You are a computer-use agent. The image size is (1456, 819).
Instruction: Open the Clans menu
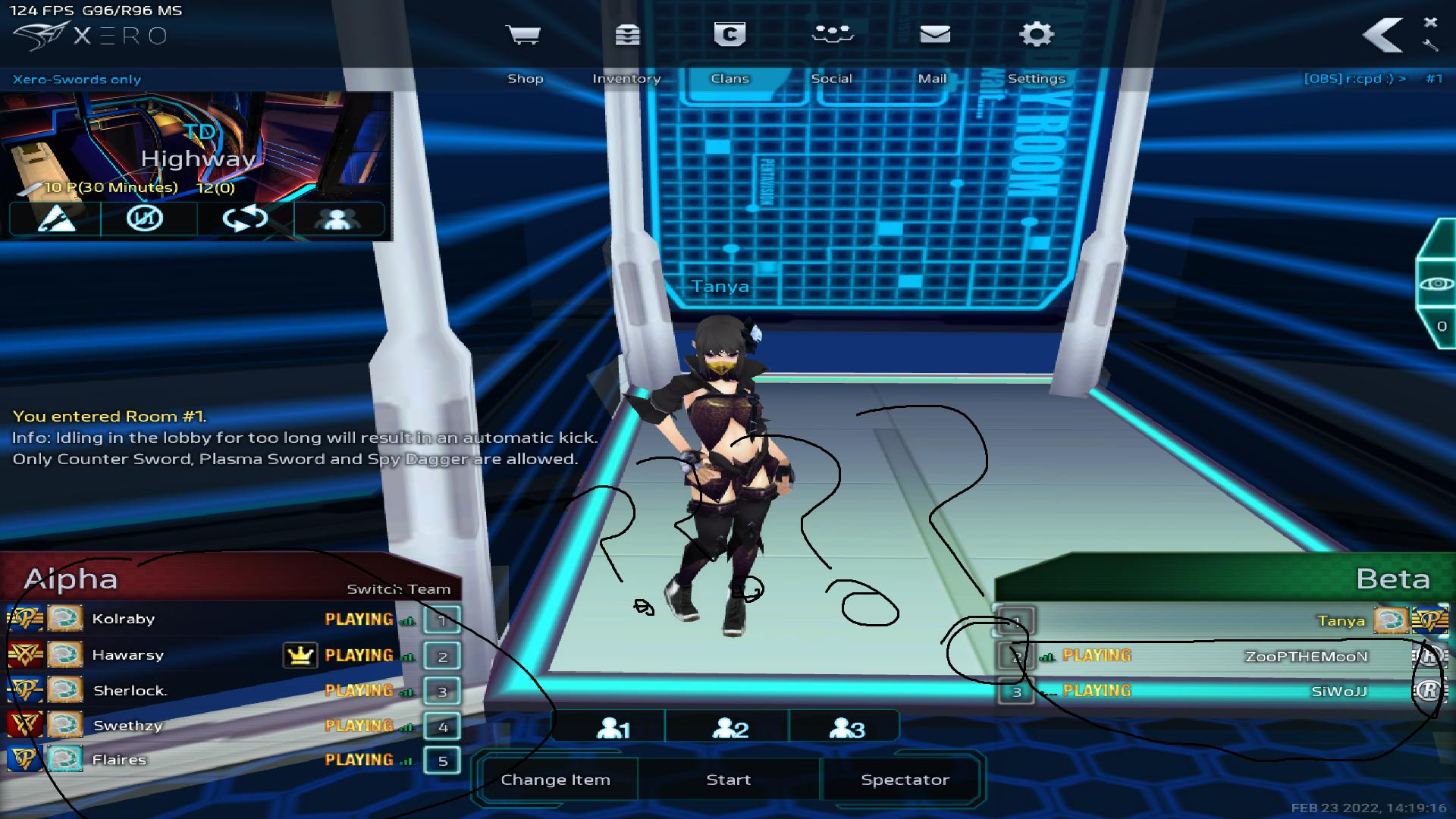click(x=730, y=47)
